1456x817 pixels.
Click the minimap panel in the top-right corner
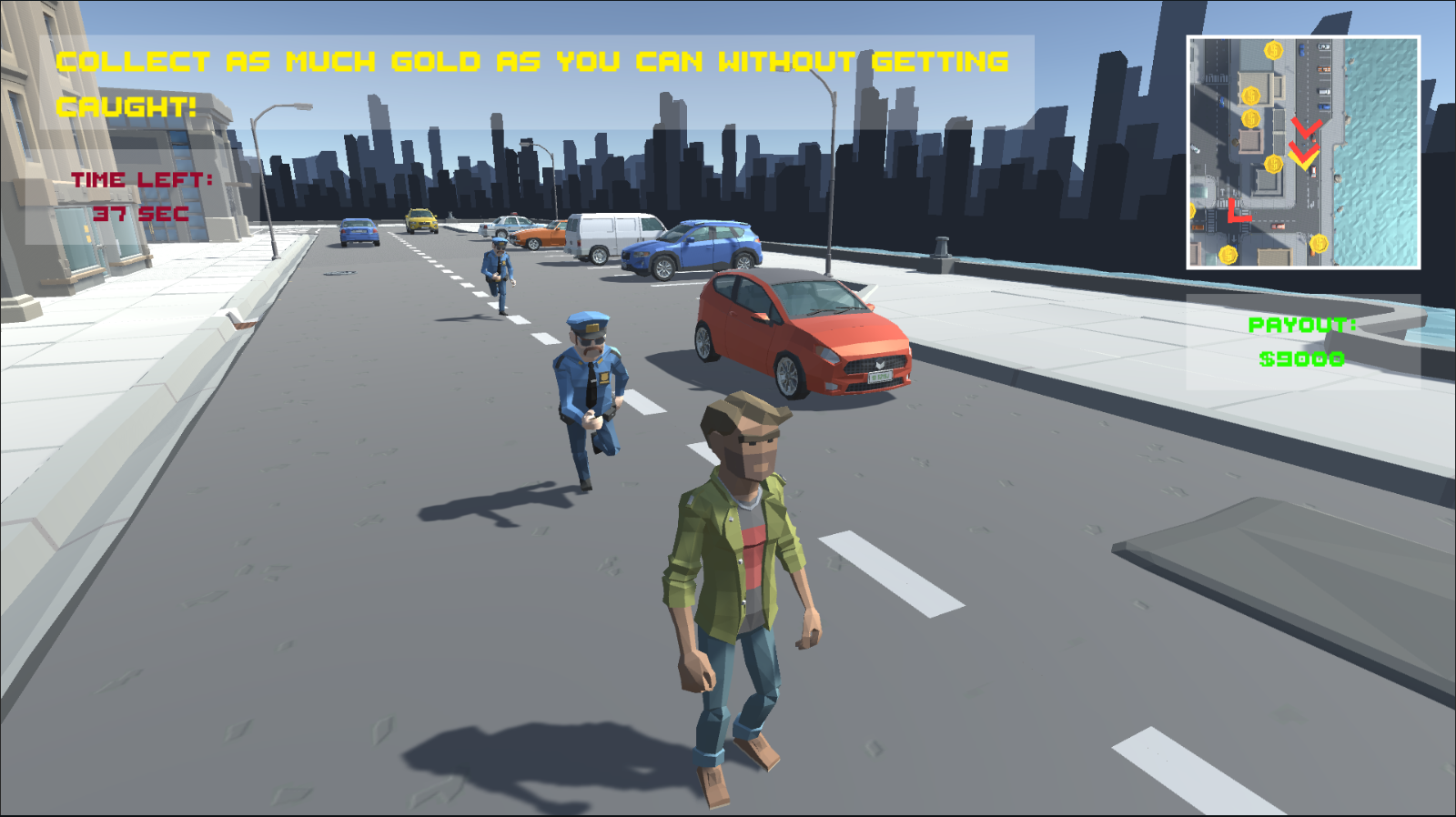point(1303,151)
